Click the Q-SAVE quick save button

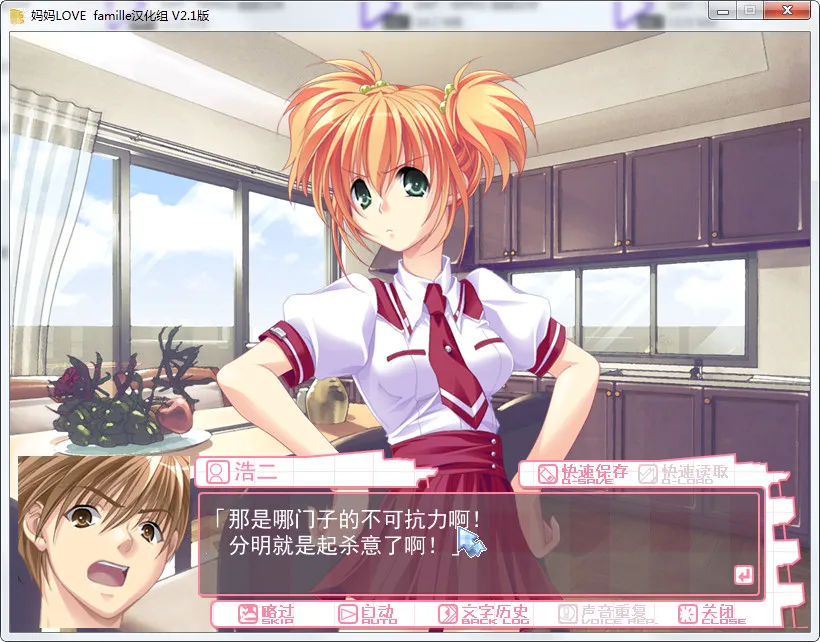(583, 474)
